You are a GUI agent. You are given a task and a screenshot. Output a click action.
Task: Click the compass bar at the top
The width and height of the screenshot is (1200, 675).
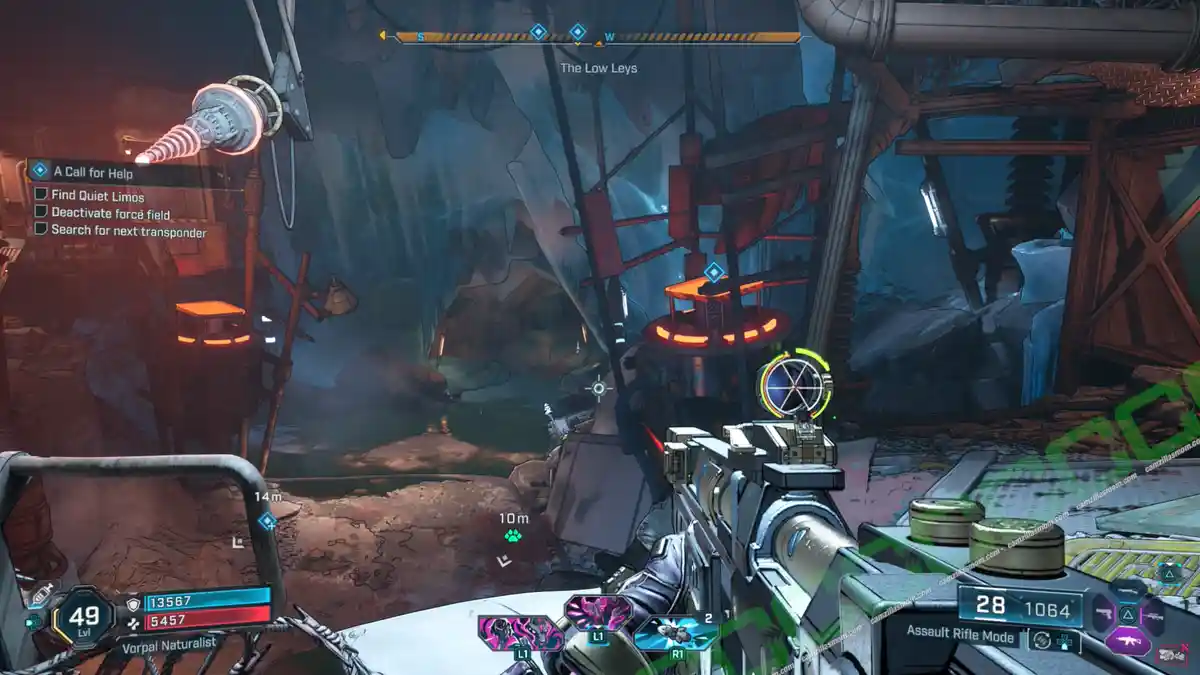pyautogui.click(x=598, y=38)
